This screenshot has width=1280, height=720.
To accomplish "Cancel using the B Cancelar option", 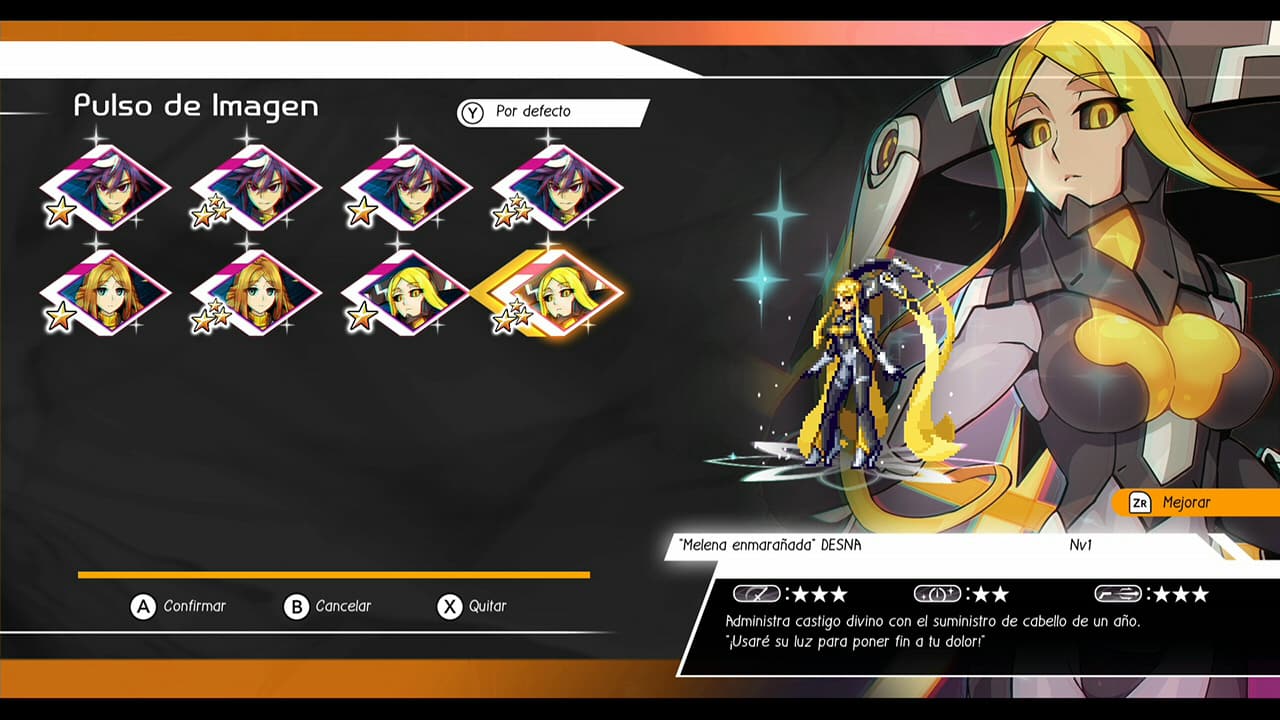I will coord(332,606).
